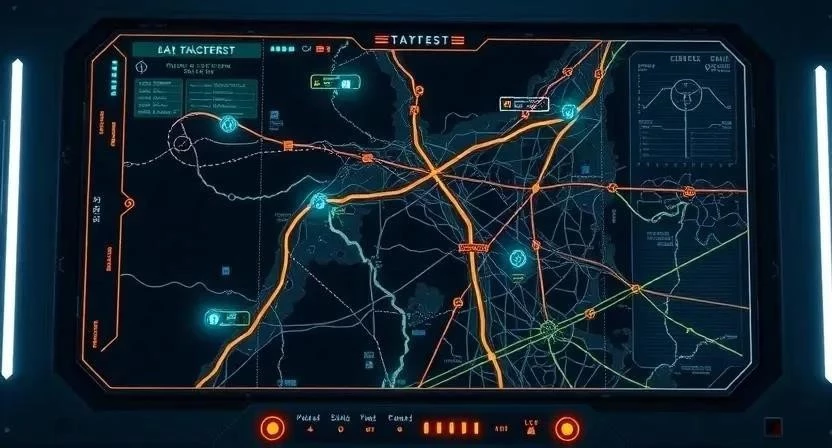The width and height of the screenshot is (832, 448).
Task: Click the left red round button below the map
Action: (273, 428)
